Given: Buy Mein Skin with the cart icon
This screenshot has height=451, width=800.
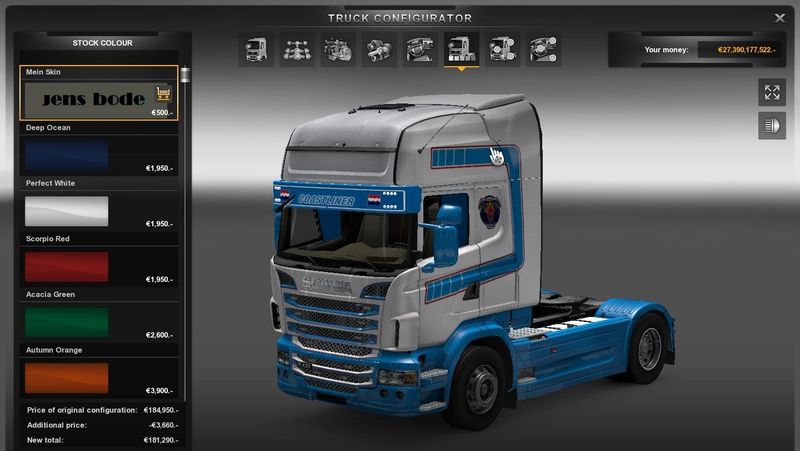Looking at the screenshot, I should point(163,95).
